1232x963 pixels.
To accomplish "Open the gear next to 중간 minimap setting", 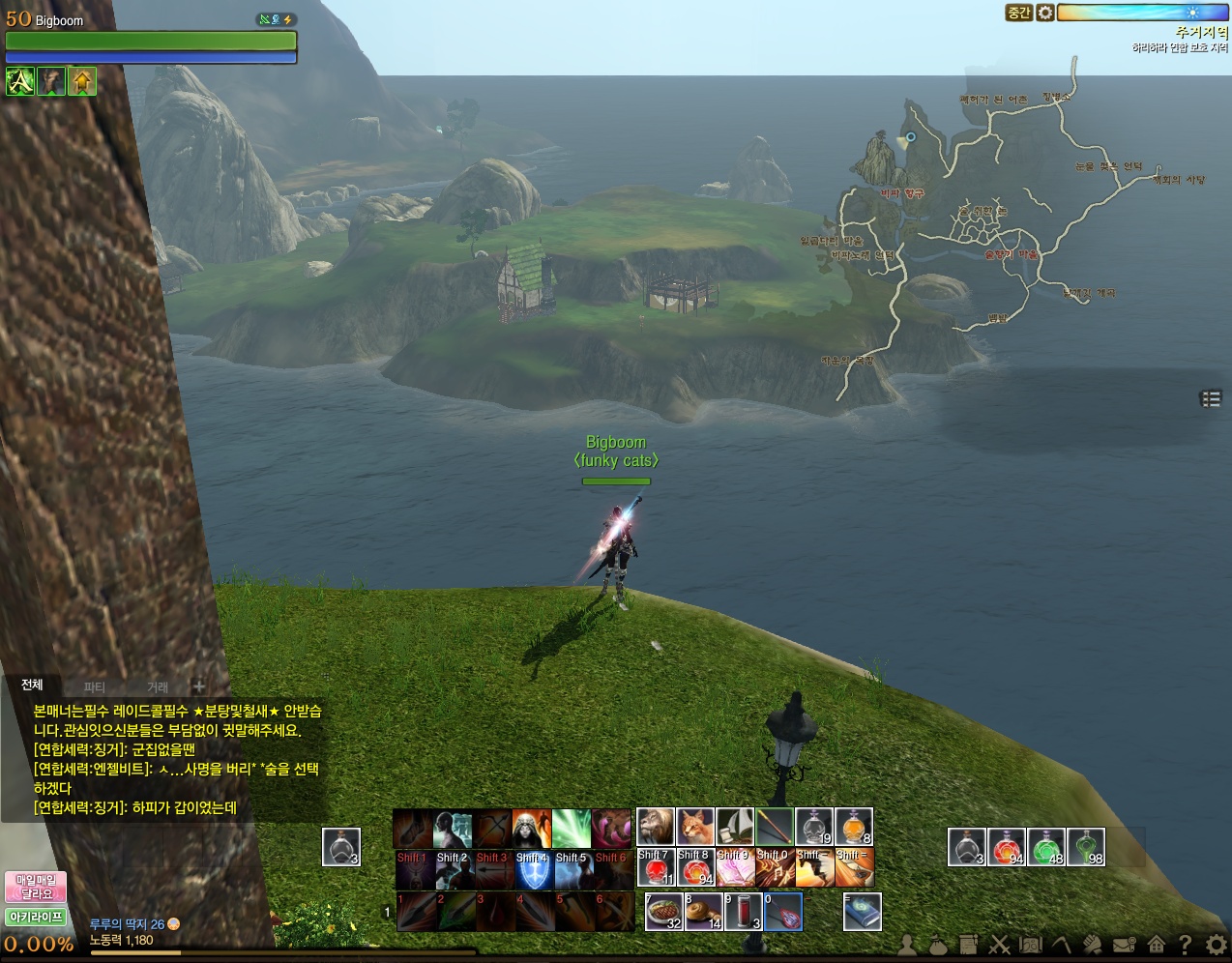I will (1045, 13).
